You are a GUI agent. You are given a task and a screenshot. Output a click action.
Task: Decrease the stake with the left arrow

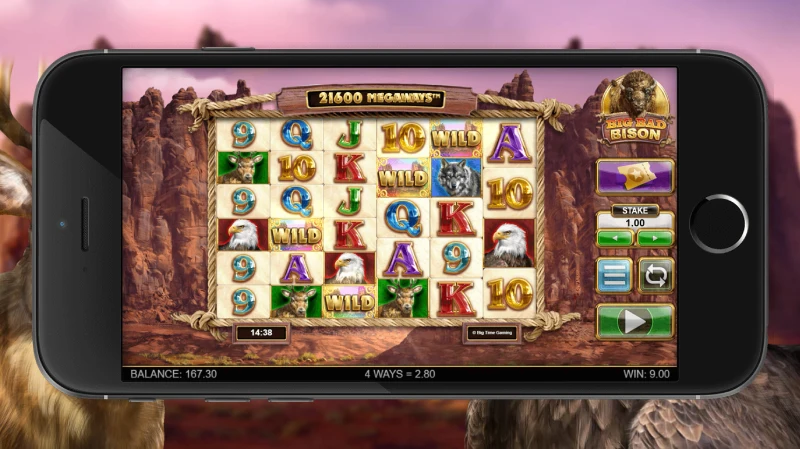[615, 239]
